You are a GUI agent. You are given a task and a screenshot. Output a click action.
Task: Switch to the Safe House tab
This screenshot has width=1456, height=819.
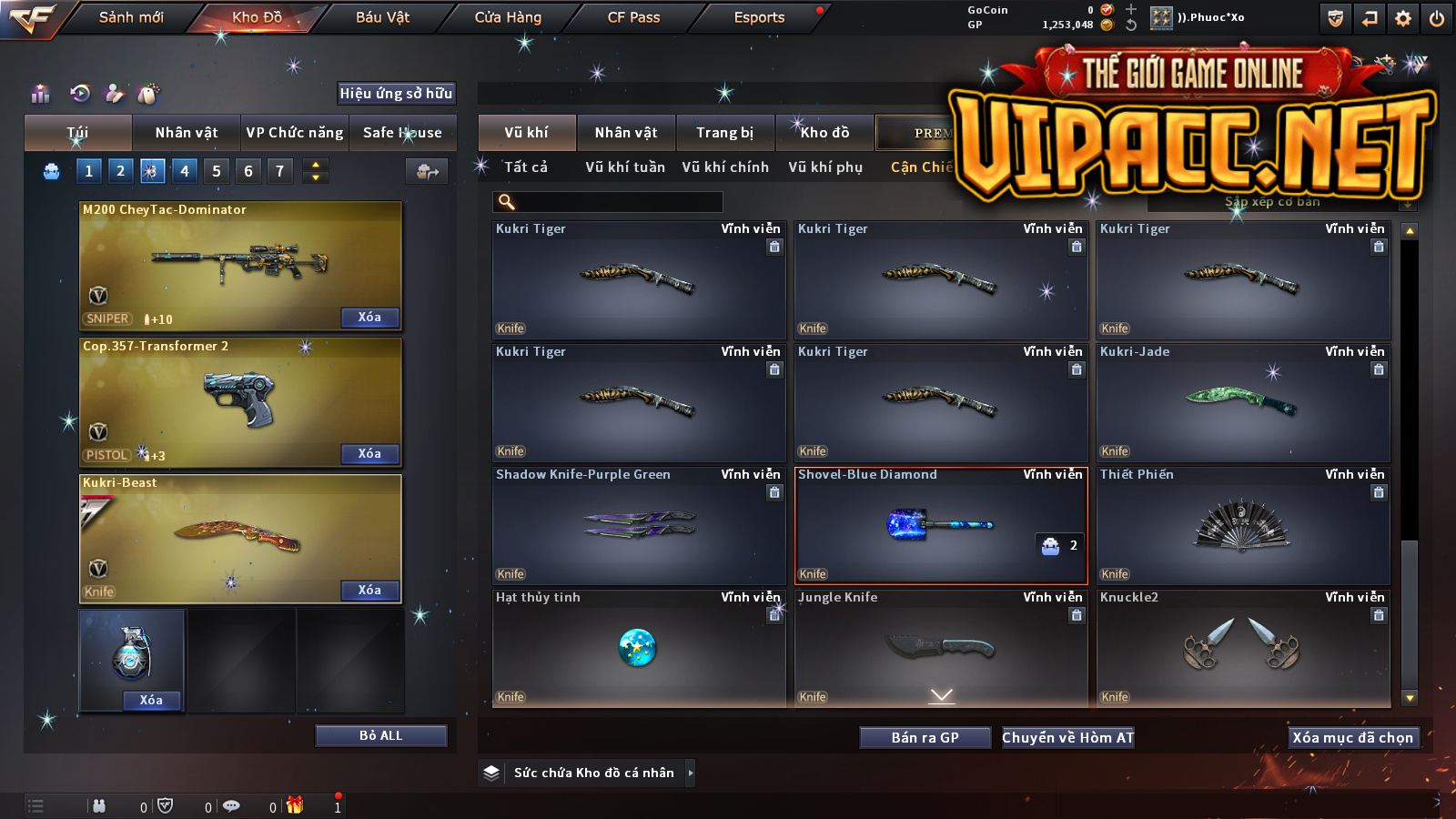402,133
